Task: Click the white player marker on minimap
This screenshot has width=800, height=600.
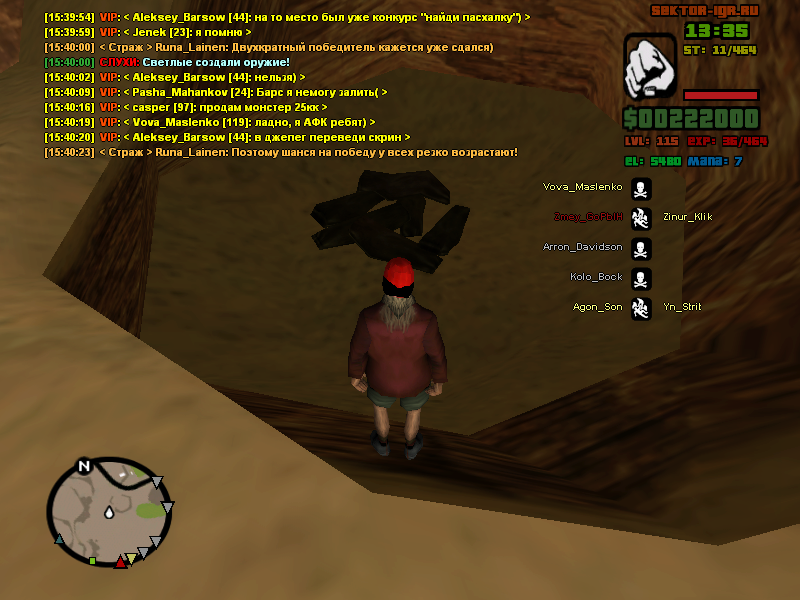Action: click(107, 512)
